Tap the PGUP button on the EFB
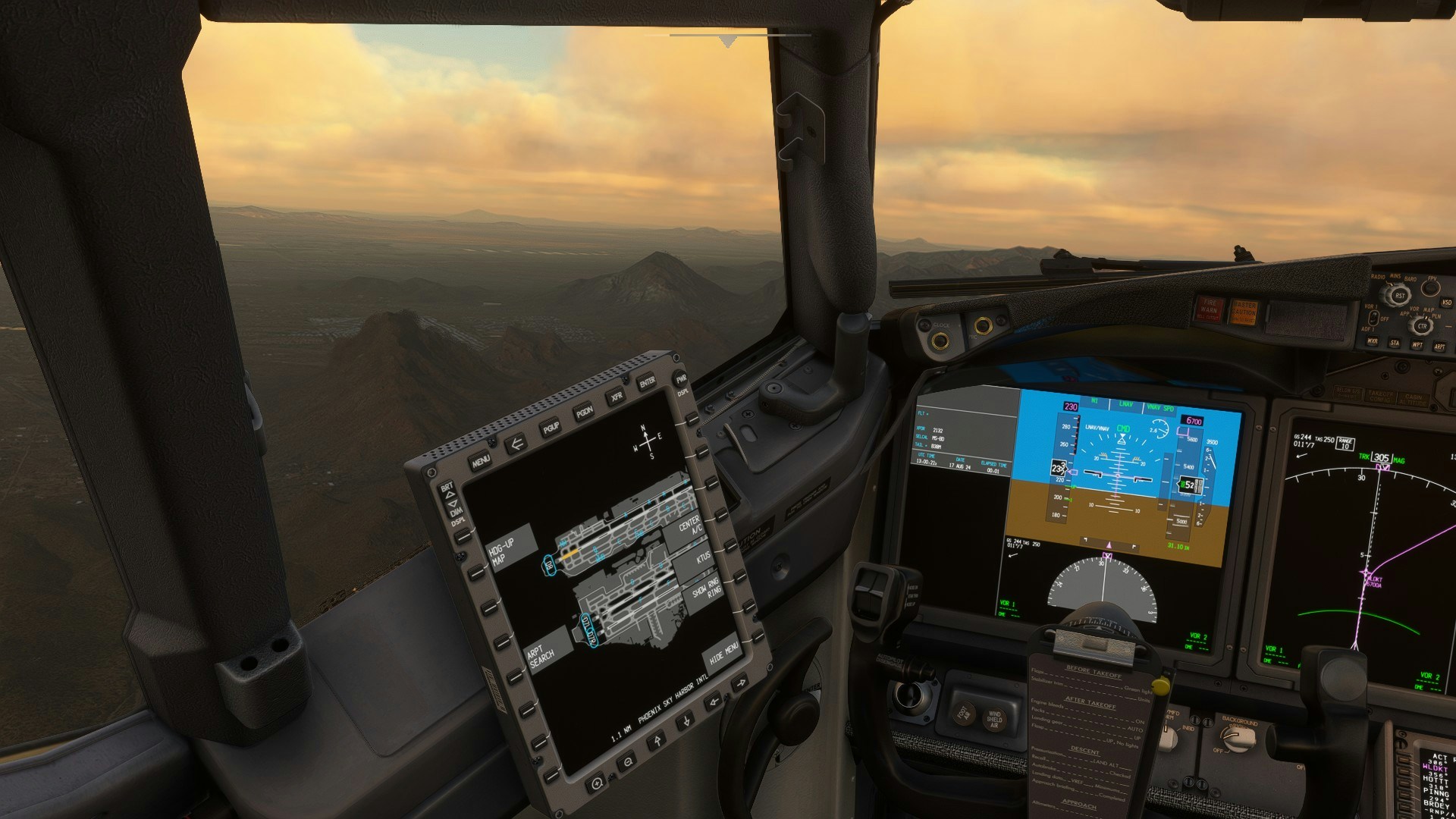 [x=551, y=428]
